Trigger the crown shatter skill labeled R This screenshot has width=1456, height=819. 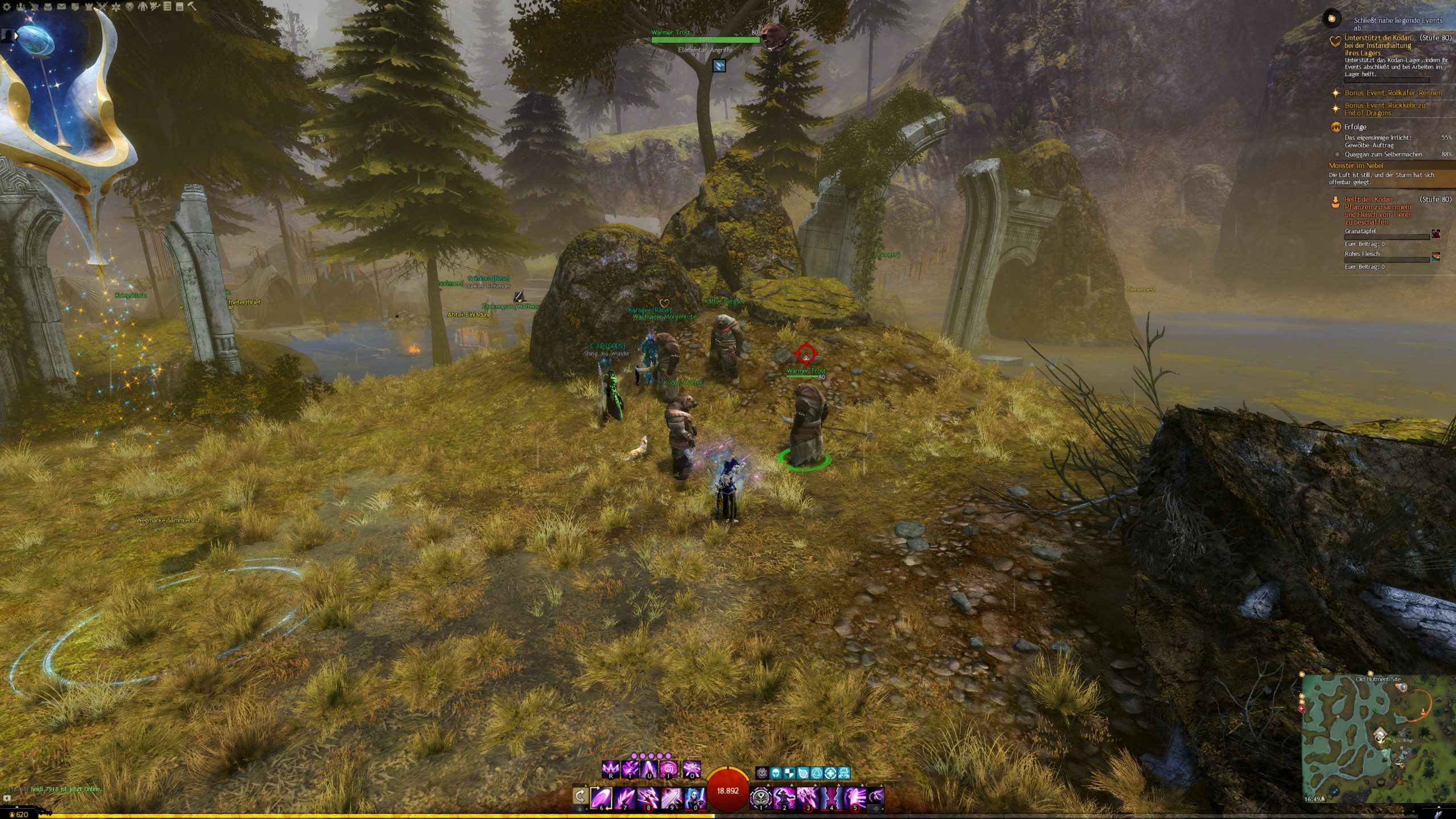tap(610, 770)
